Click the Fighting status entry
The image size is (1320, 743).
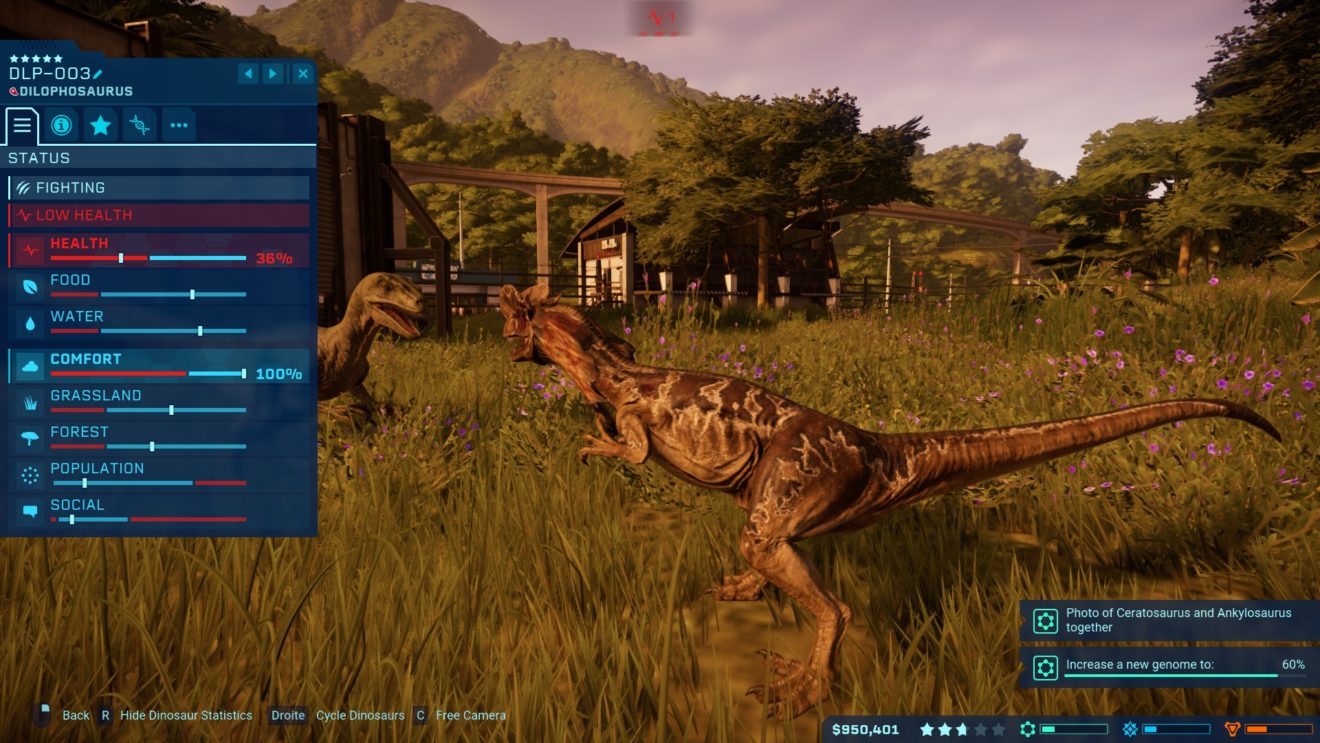pos(160,188)
